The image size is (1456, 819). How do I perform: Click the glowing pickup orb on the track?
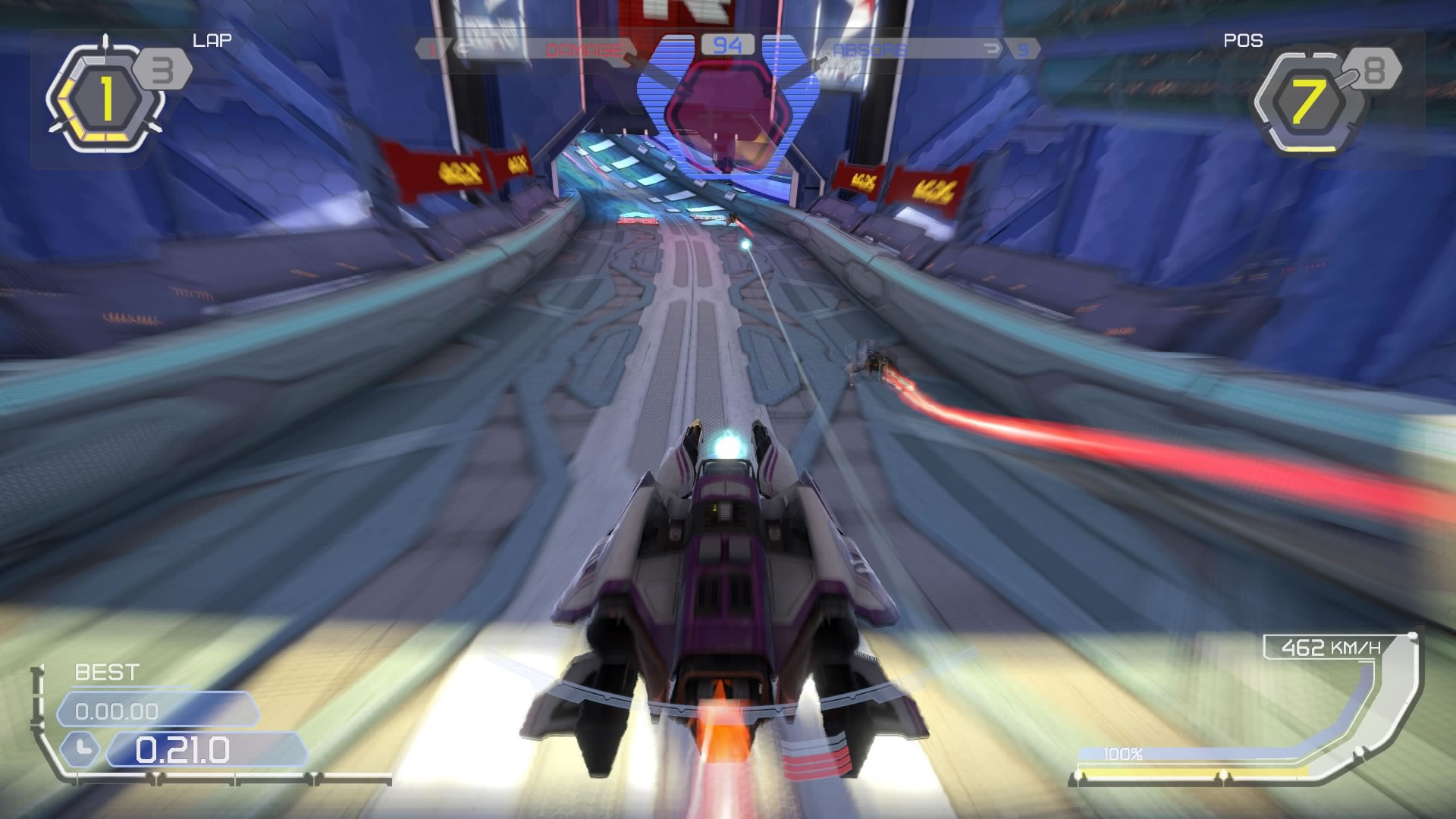coord(745,244)
